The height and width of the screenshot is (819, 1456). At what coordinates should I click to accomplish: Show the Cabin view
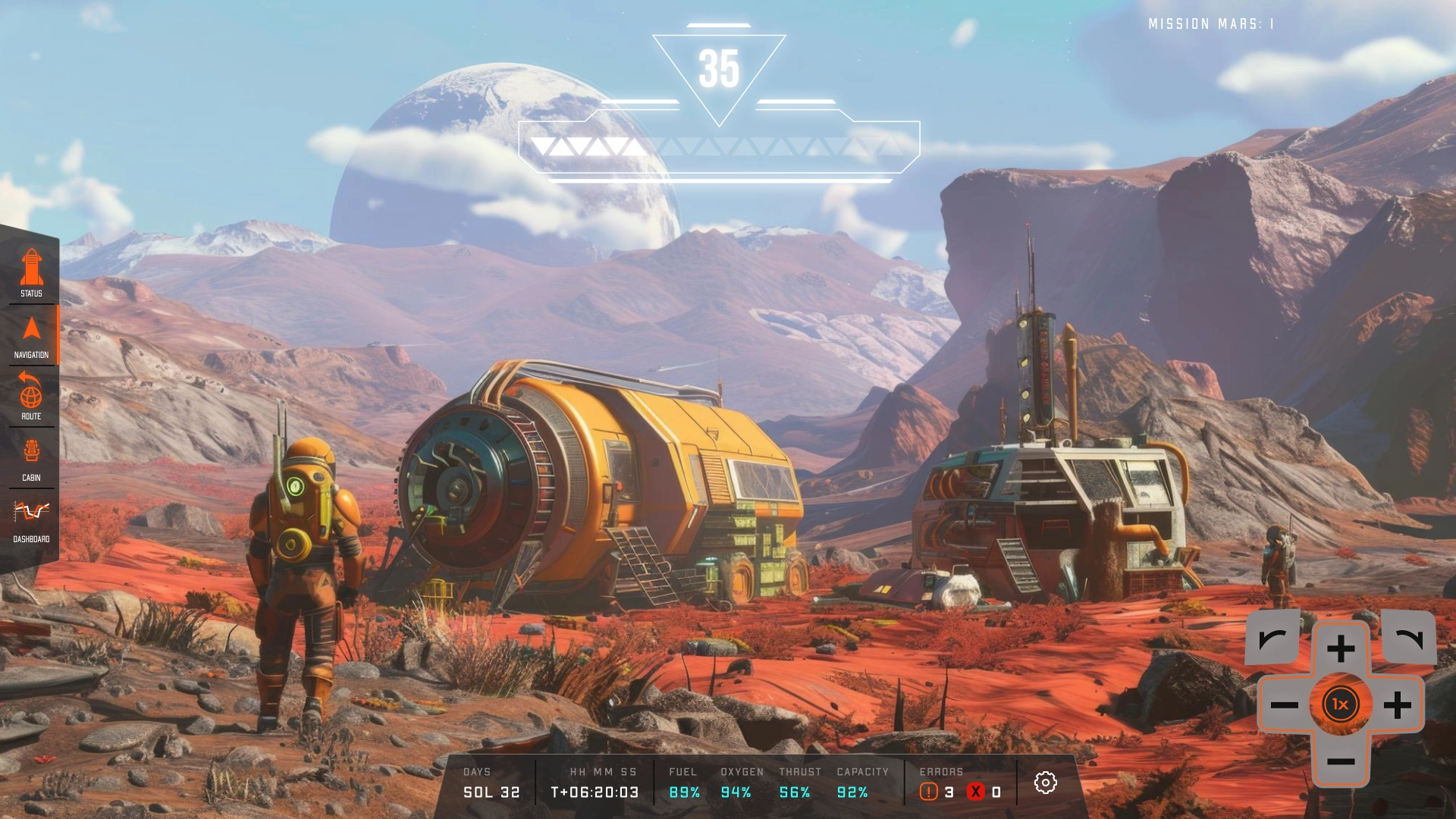tap(31, 458)
